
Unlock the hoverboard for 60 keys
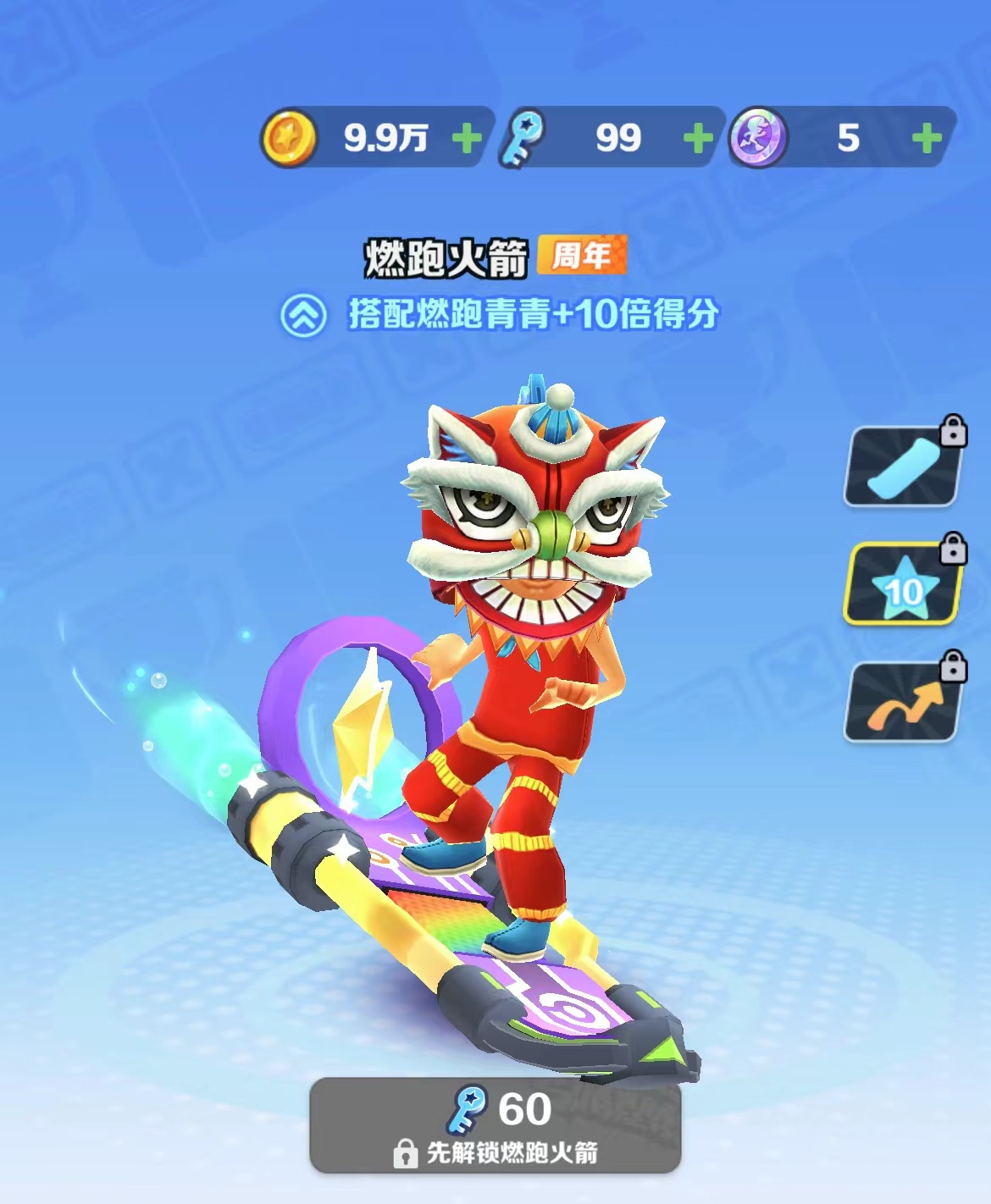pyautogui.click(x=495, y=1124)
